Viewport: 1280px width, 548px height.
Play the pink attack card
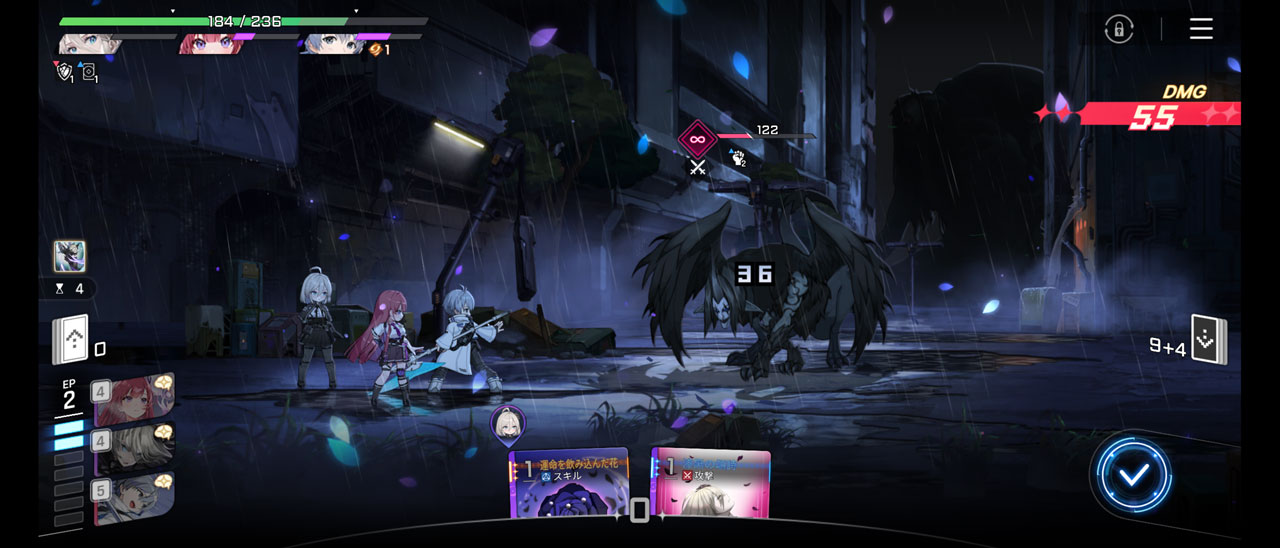point(711,485)
